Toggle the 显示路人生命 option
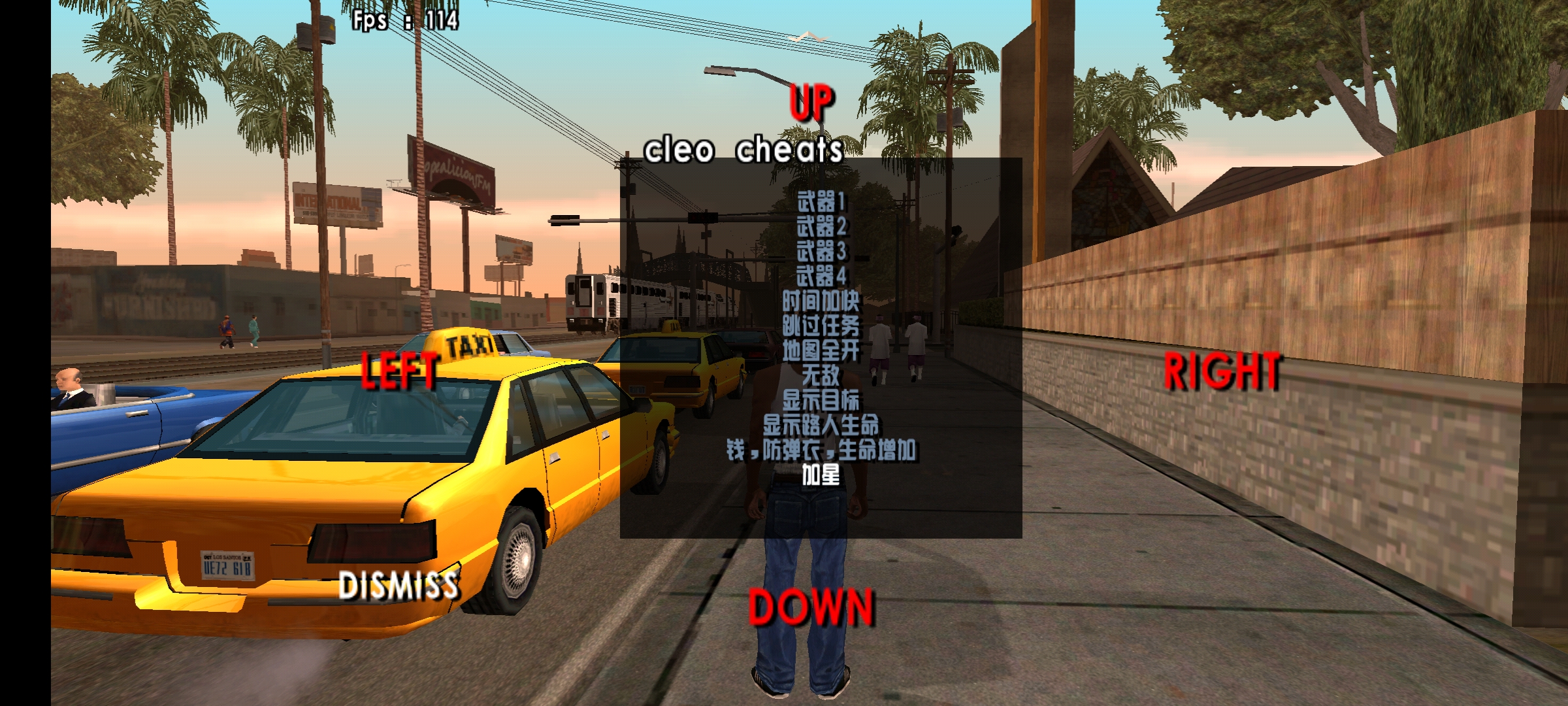1568x706 pixels. coord(821,426)
